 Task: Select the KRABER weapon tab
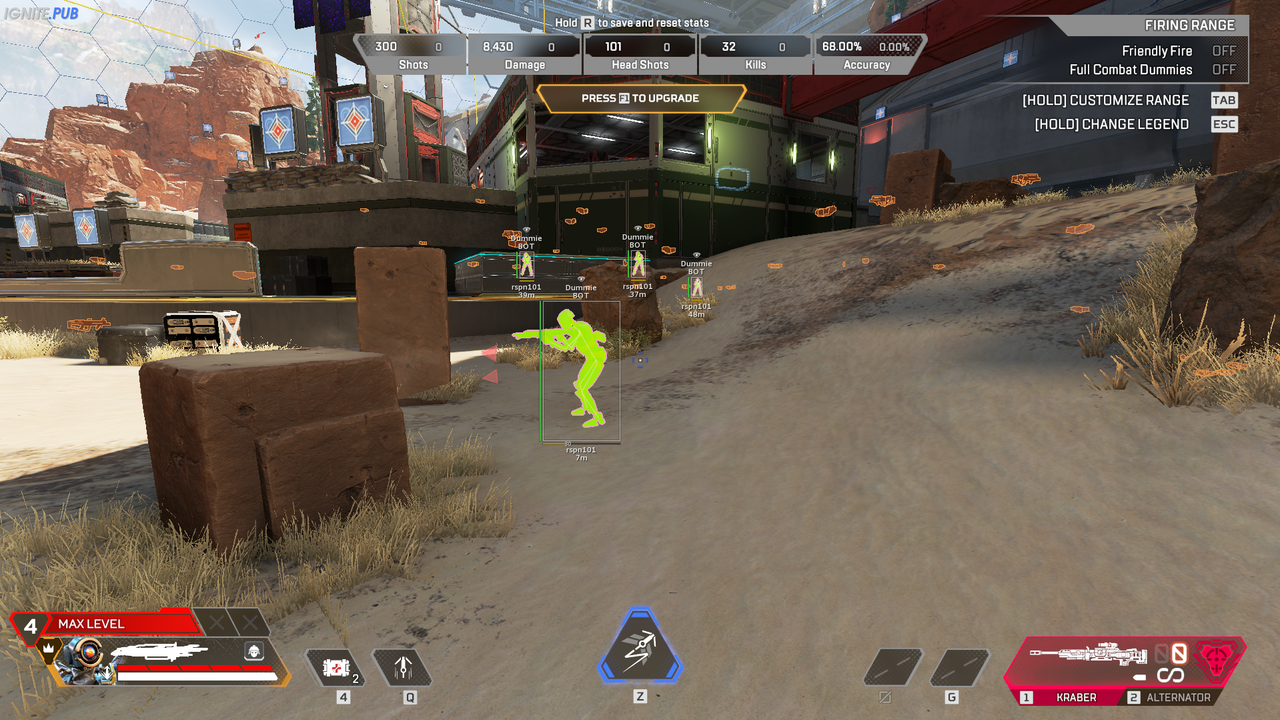[1076, 697]
